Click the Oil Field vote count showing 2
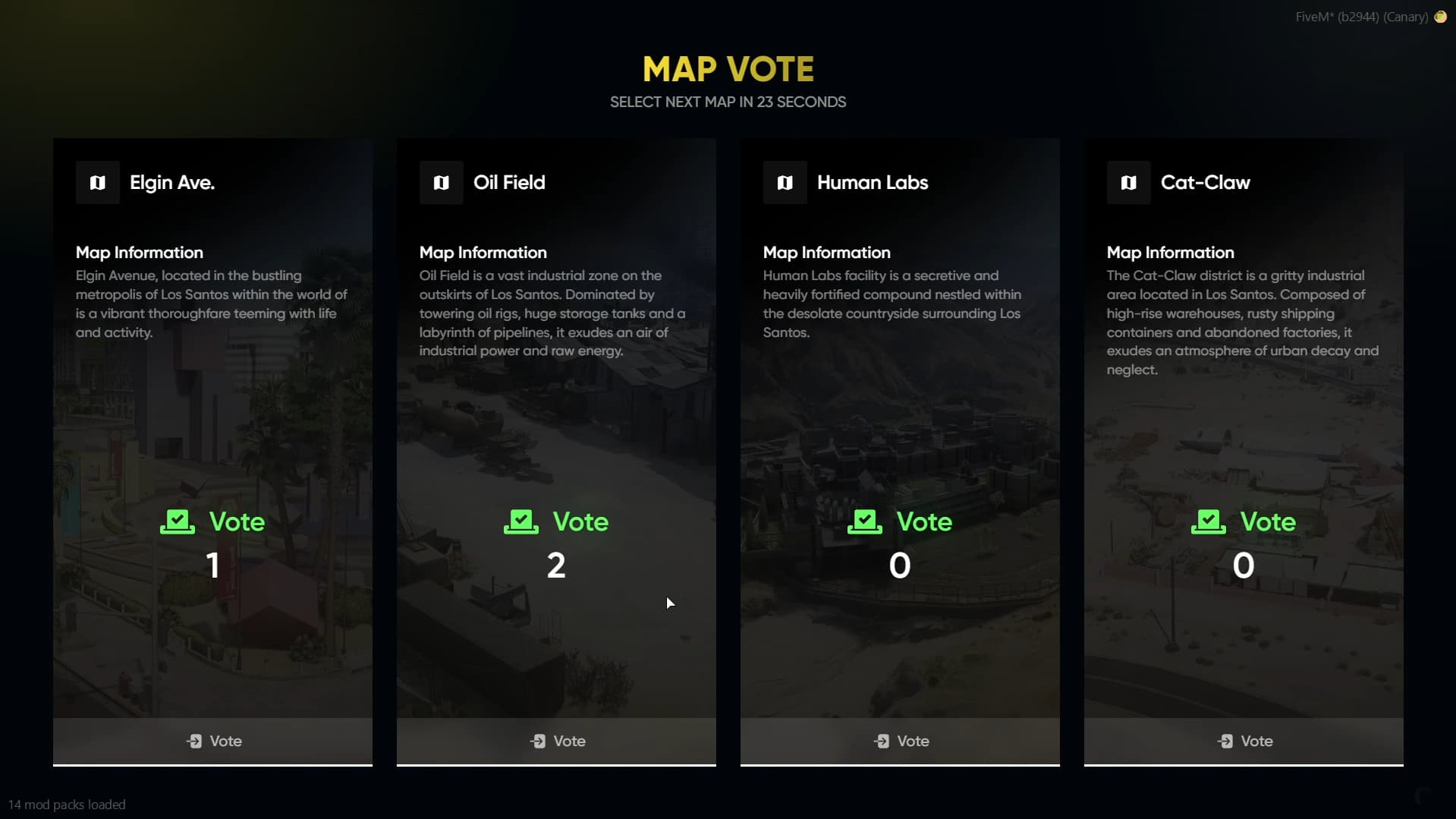 [x=556, y=565]
